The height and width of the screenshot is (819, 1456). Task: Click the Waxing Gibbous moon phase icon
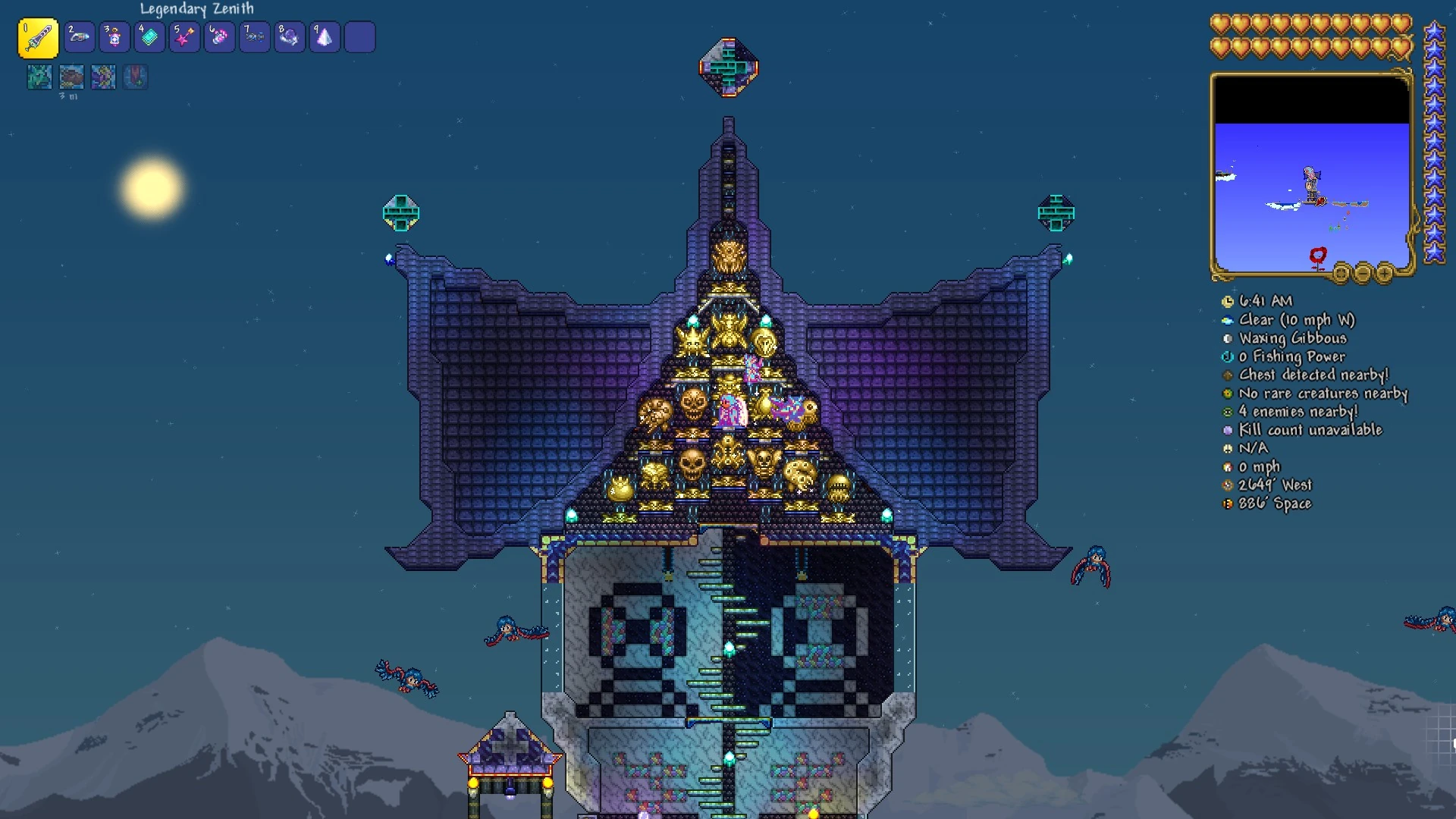click(x=1229, y=337)
